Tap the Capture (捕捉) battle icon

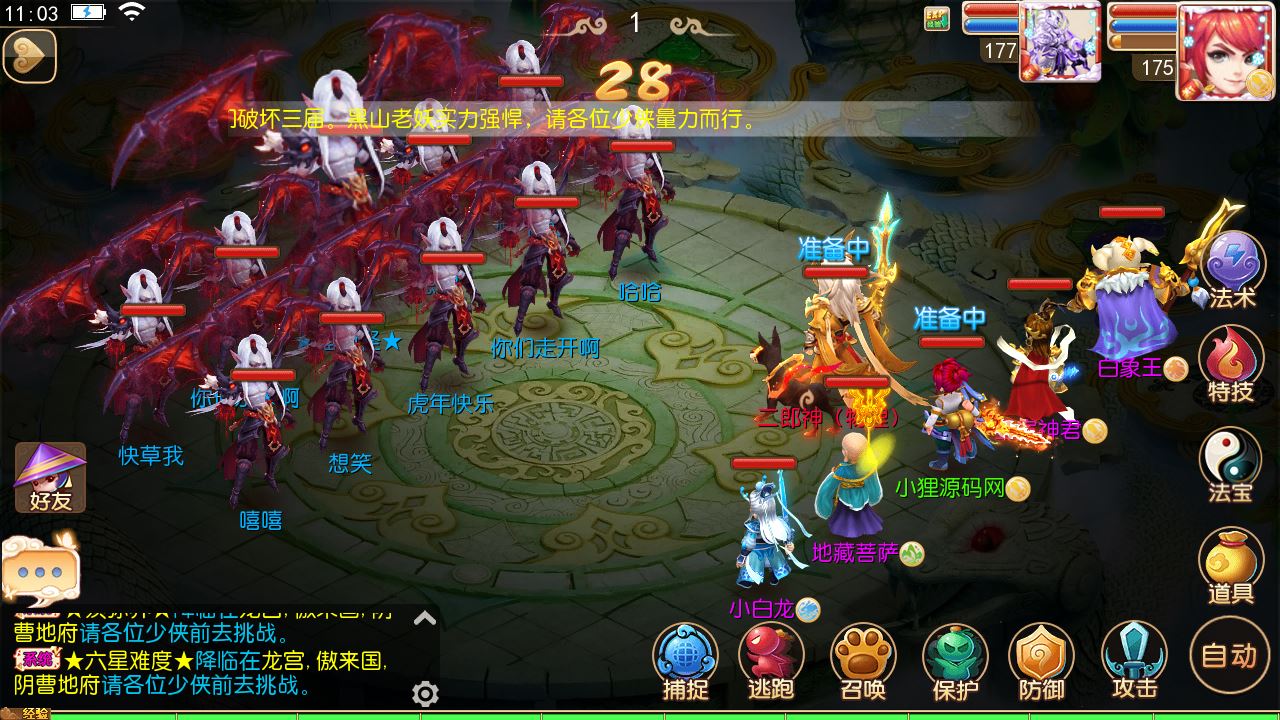(685, 660)
